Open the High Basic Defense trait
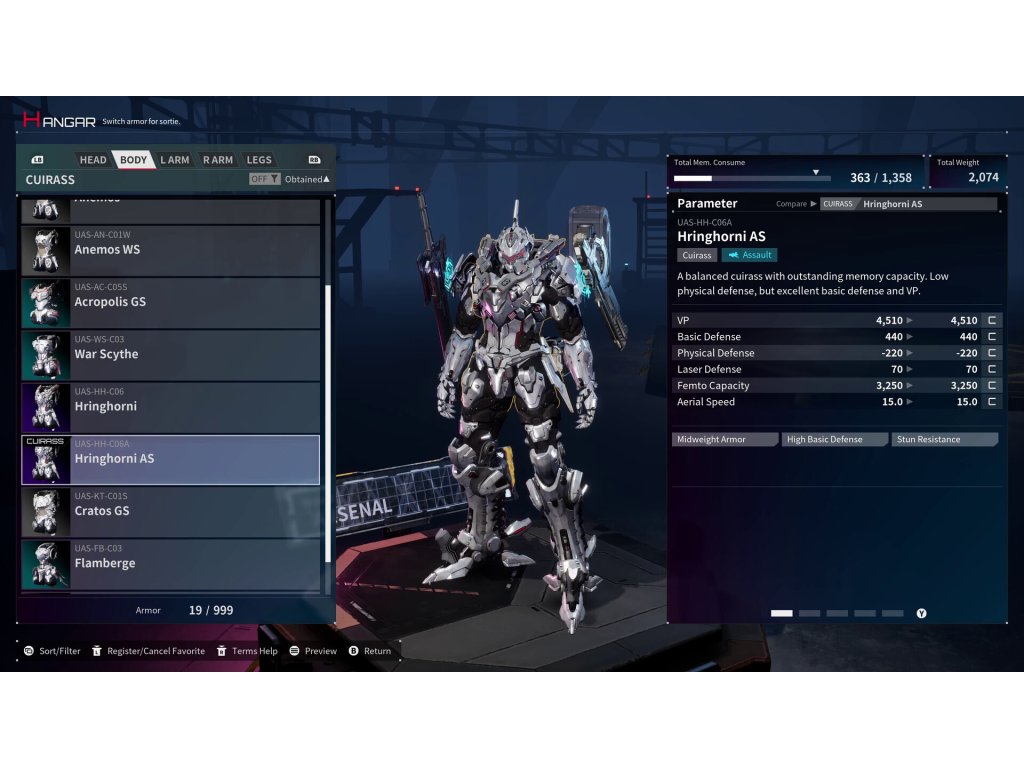Image resolution: width=1024 pixels, height=768 pixels. [x=834, y=440]
